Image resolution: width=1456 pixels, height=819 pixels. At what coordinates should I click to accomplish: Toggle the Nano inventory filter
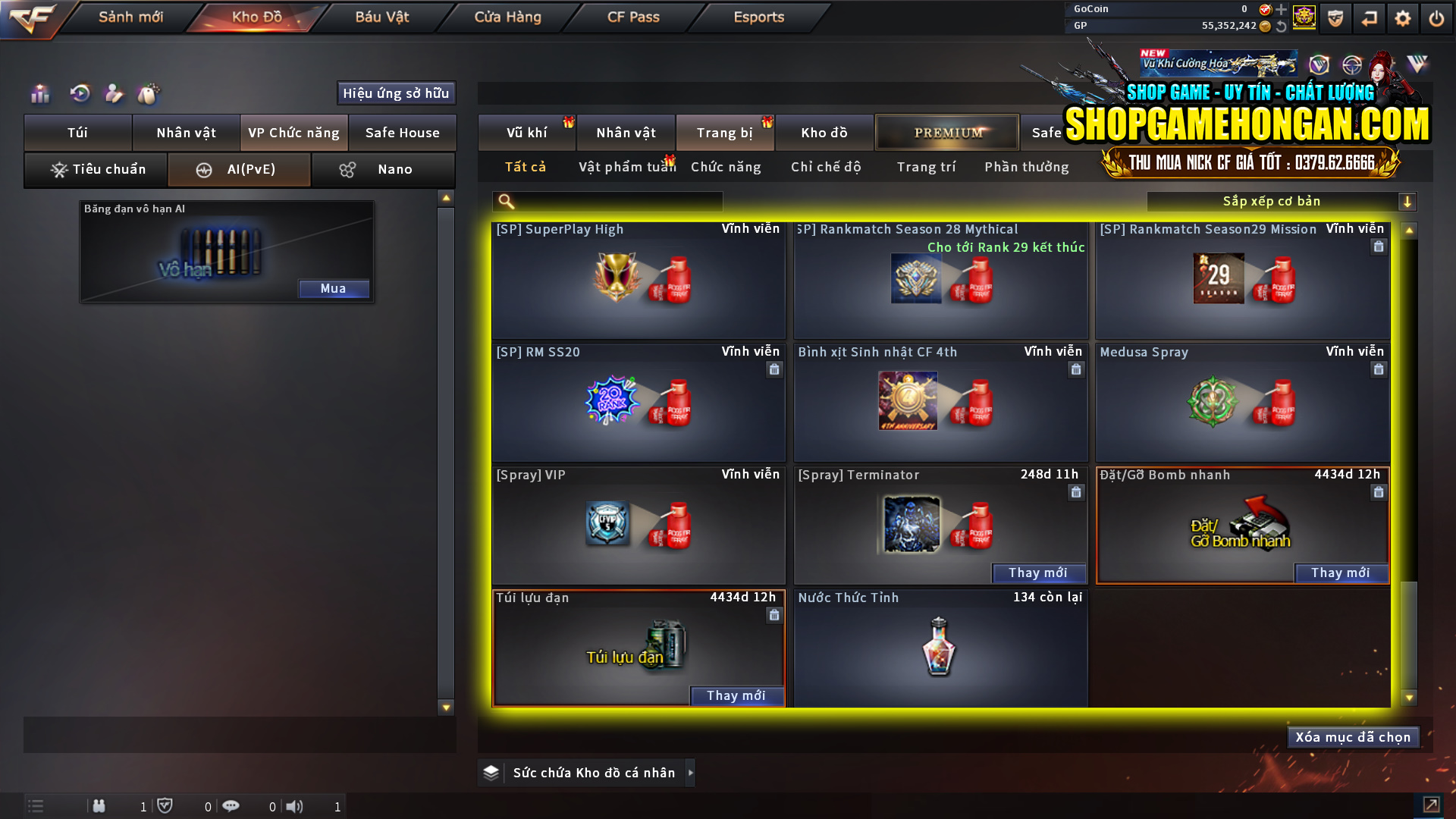pos(383,170)
